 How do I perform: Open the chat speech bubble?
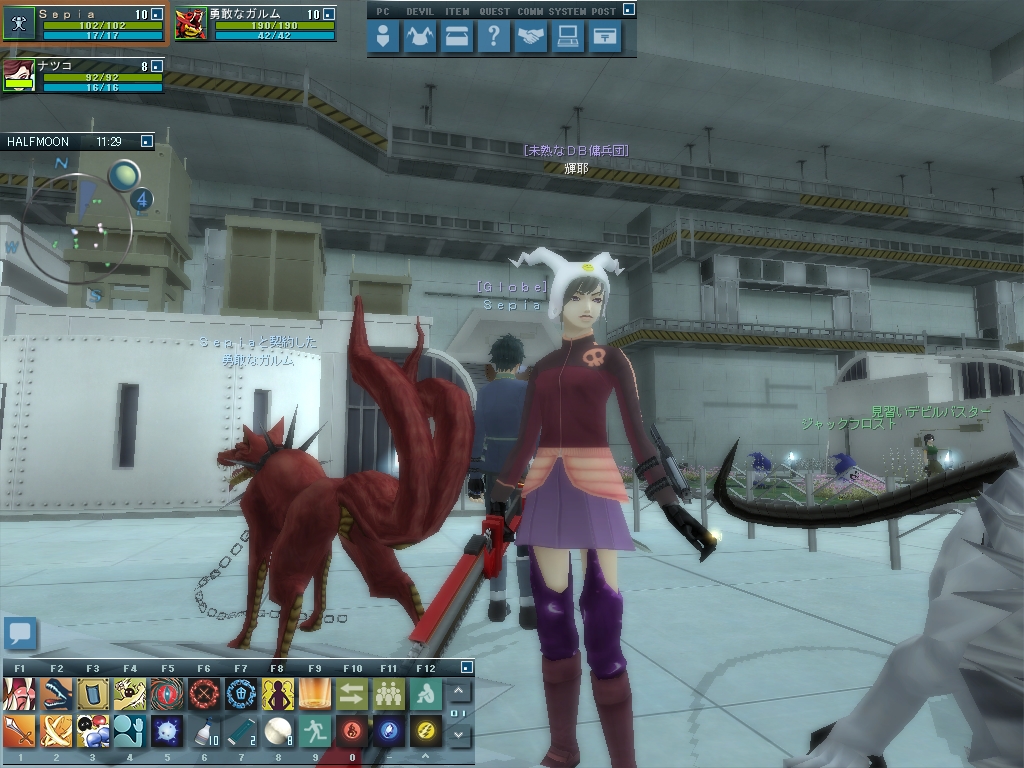(20, 633)
